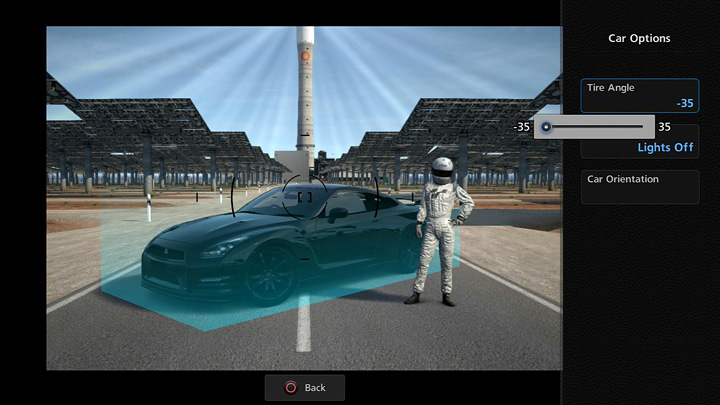
Task: Open the Car Orientation option
Action: click(x=640, y=187)
